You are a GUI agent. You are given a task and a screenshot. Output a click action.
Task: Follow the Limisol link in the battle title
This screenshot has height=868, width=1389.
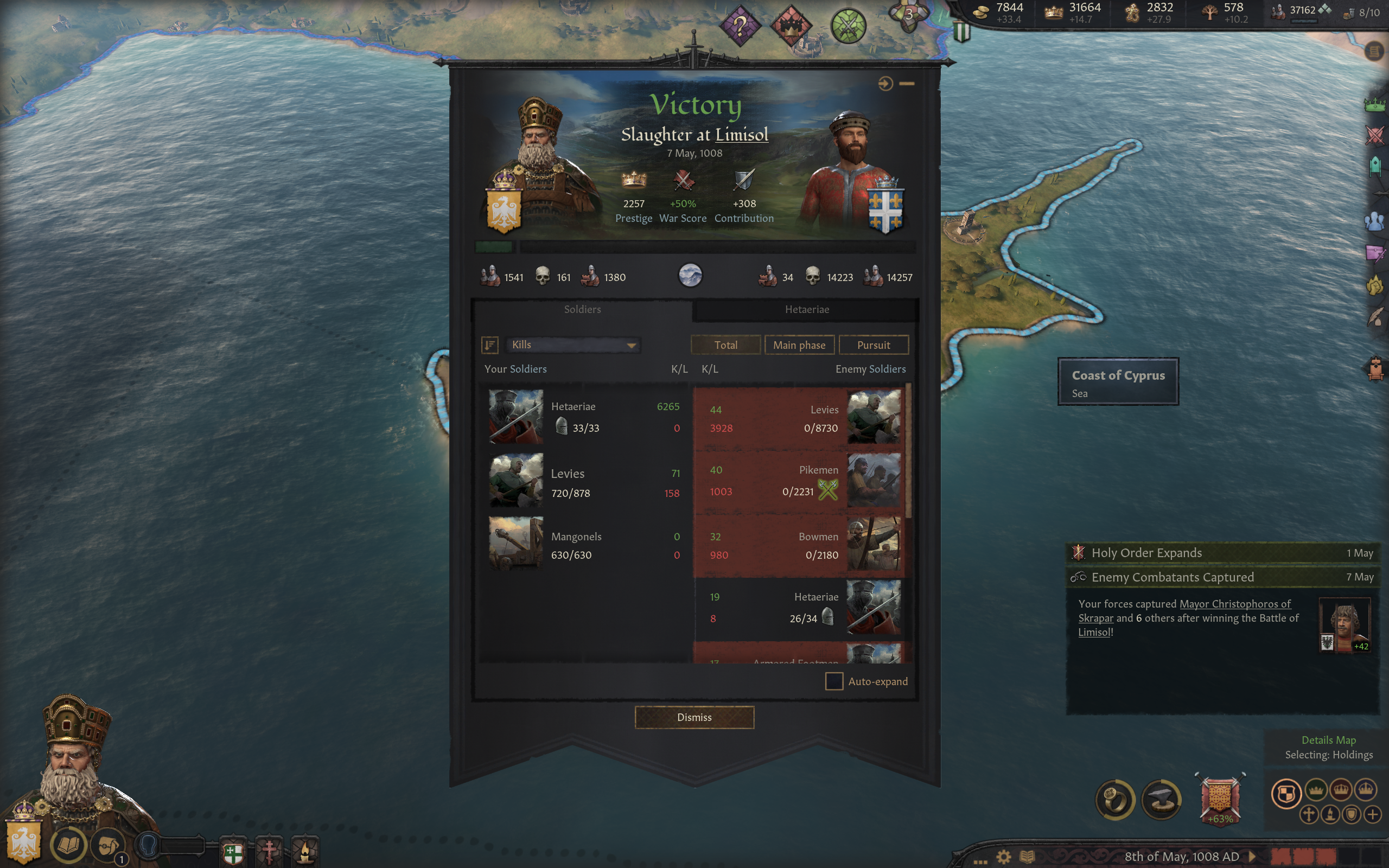pyautogui.click(x=742, y=135)
